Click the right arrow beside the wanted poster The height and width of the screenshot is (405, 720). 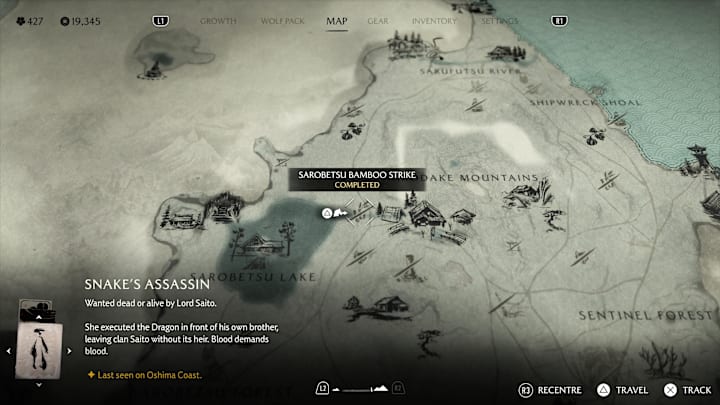(x=69, y=351)
